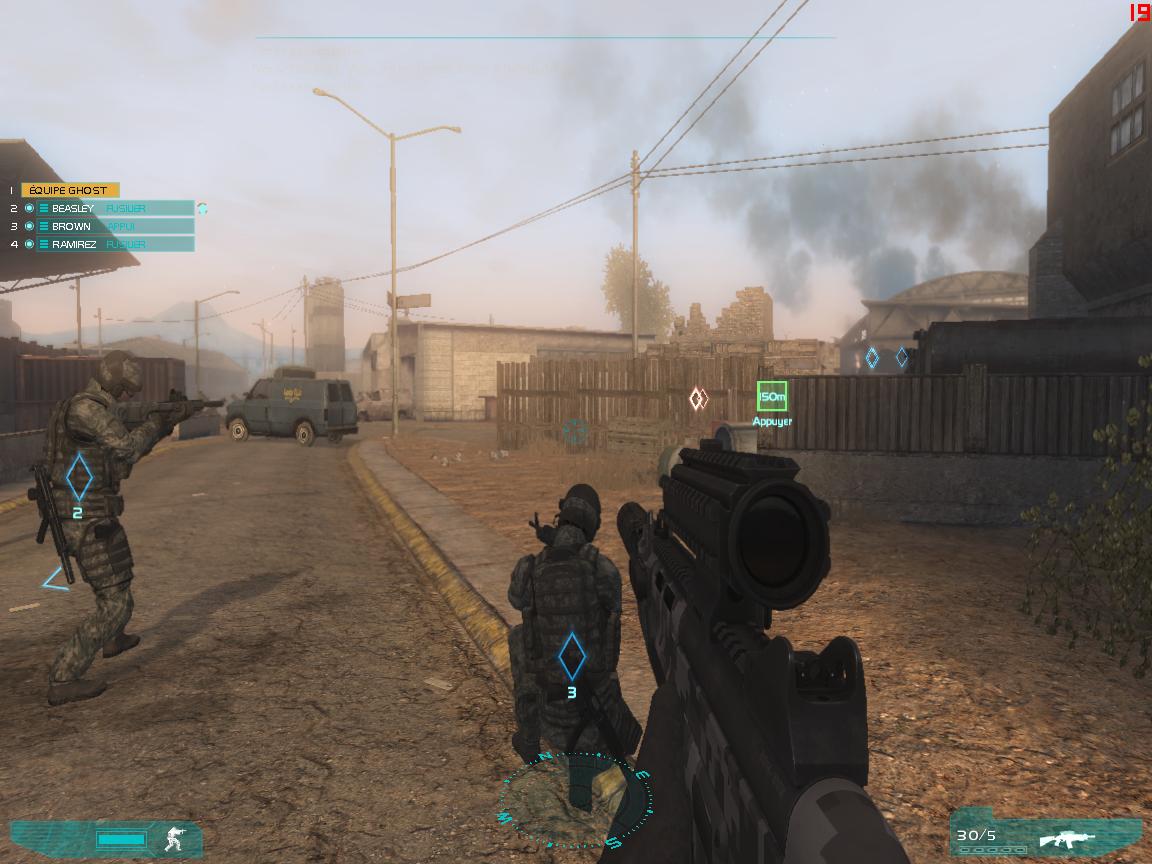Click the circular compass radar

click(575, 800)
